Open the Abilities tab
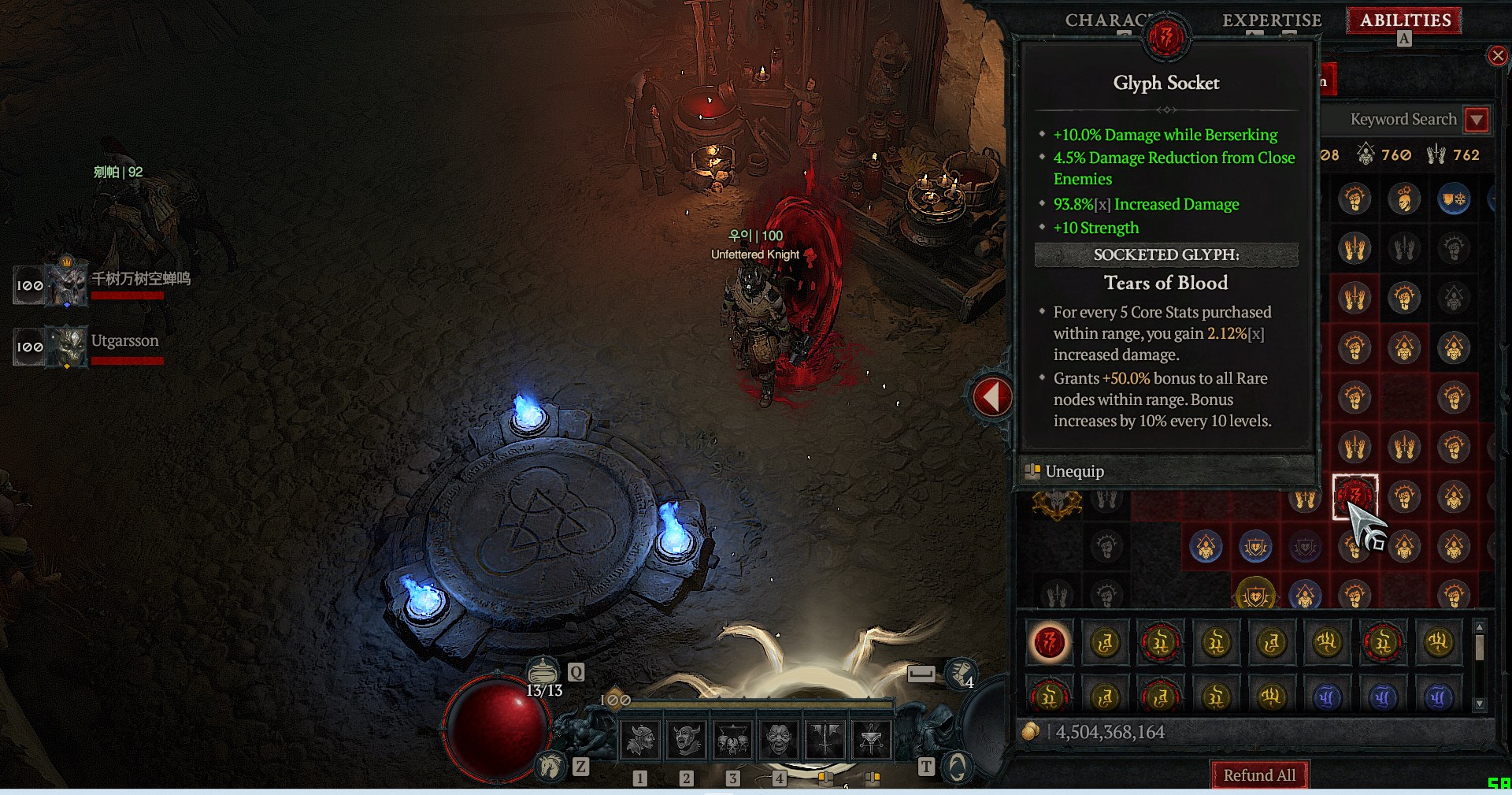The height and width of the screenshot is (795, 1512). [1405, 20]
